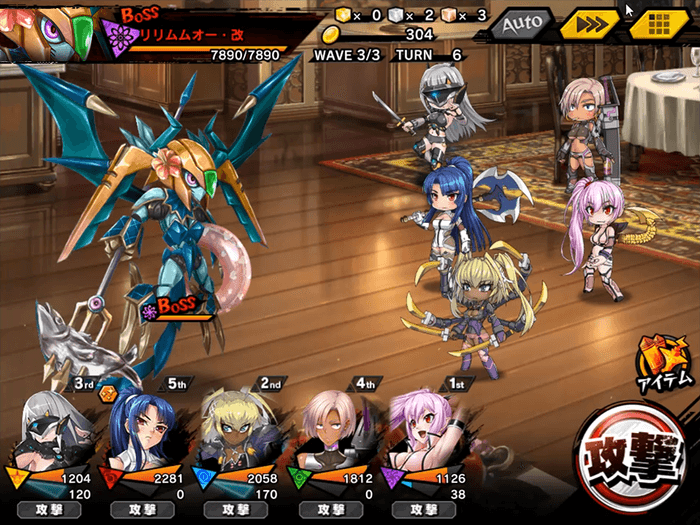Click 攻撃 button under the blonde character portrait
This screenshot has height=525, width=700.
[x=238, y=510]
